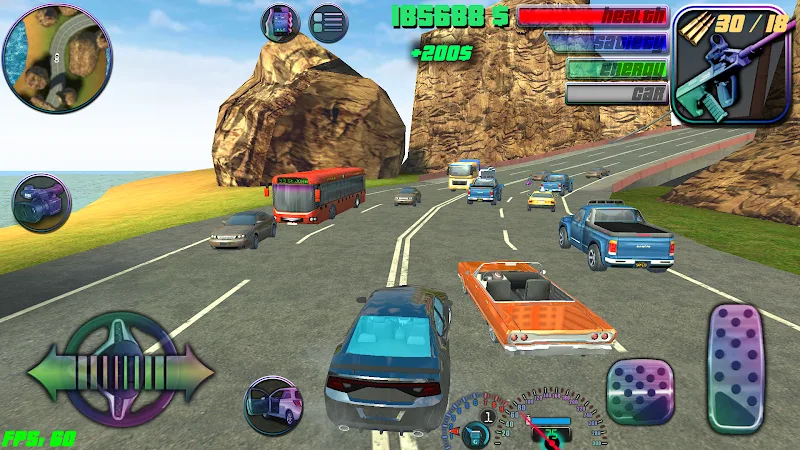Open the smartphone menu

[281, 22]
